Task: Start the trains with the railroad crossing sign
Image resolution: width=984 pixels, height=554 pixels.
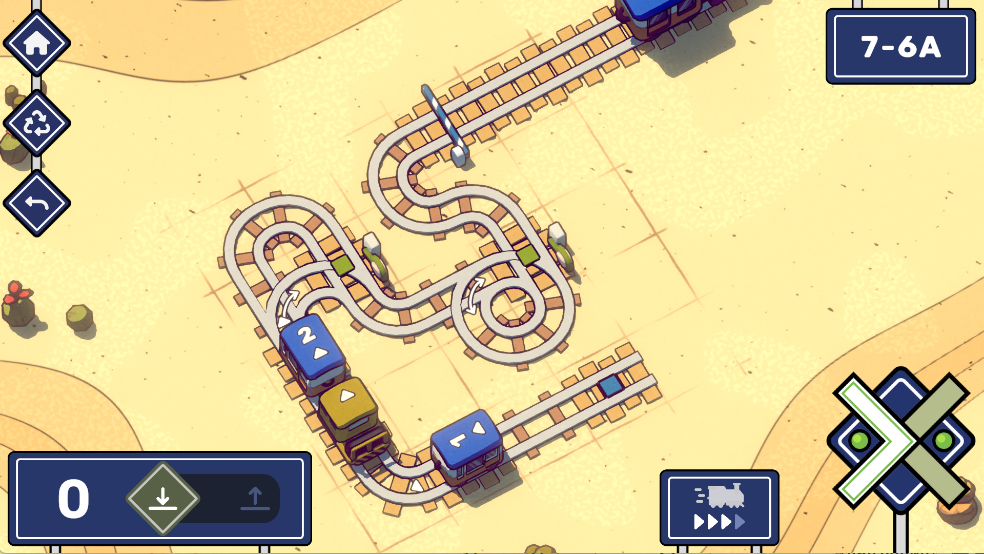Action: pos(900,440)
